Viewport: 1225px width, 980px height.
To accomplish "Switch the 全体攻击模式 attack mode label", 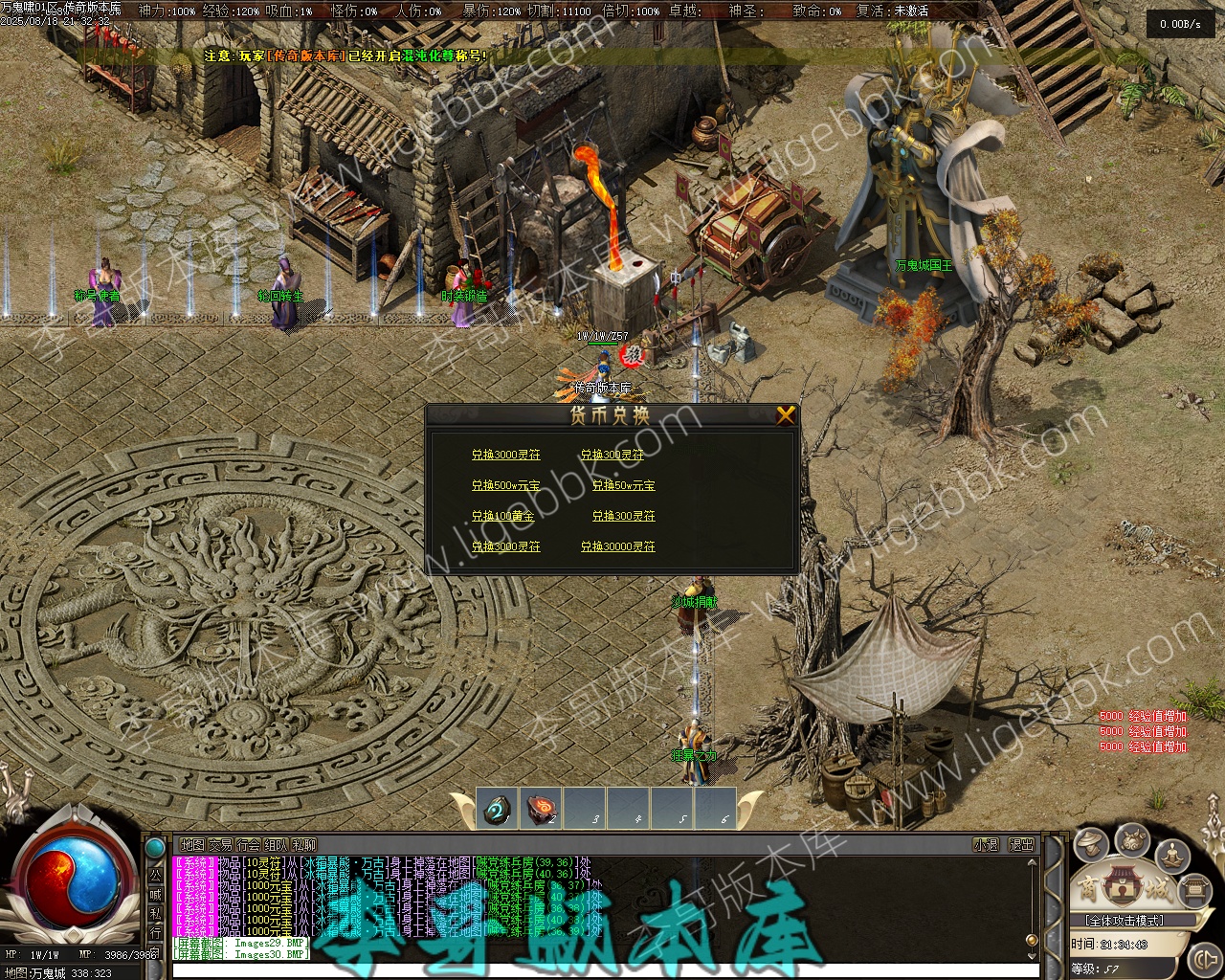I will pos(1124,921).
